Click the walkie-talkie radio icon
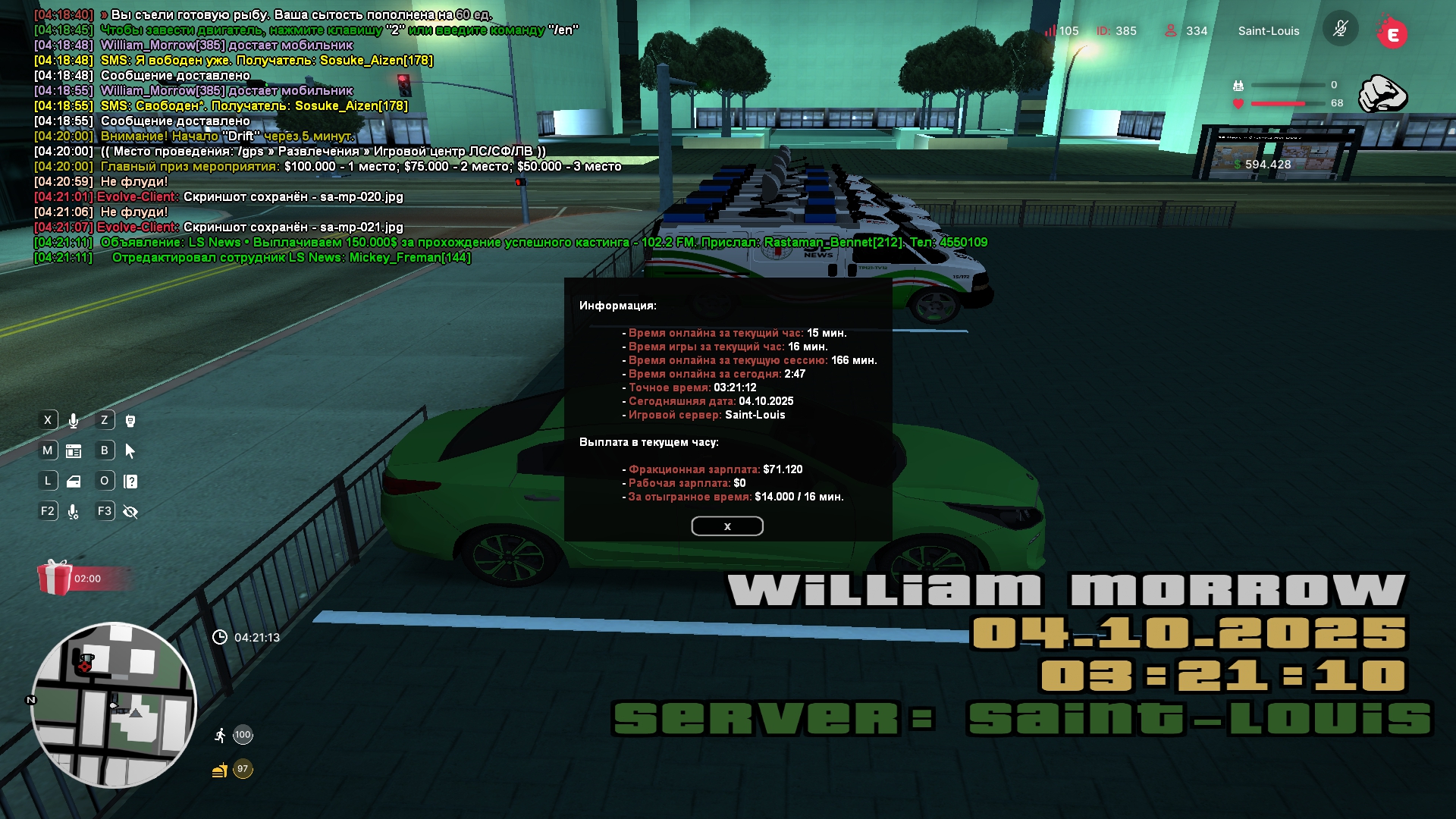The image size is (1456, 819). pos(130,421)
